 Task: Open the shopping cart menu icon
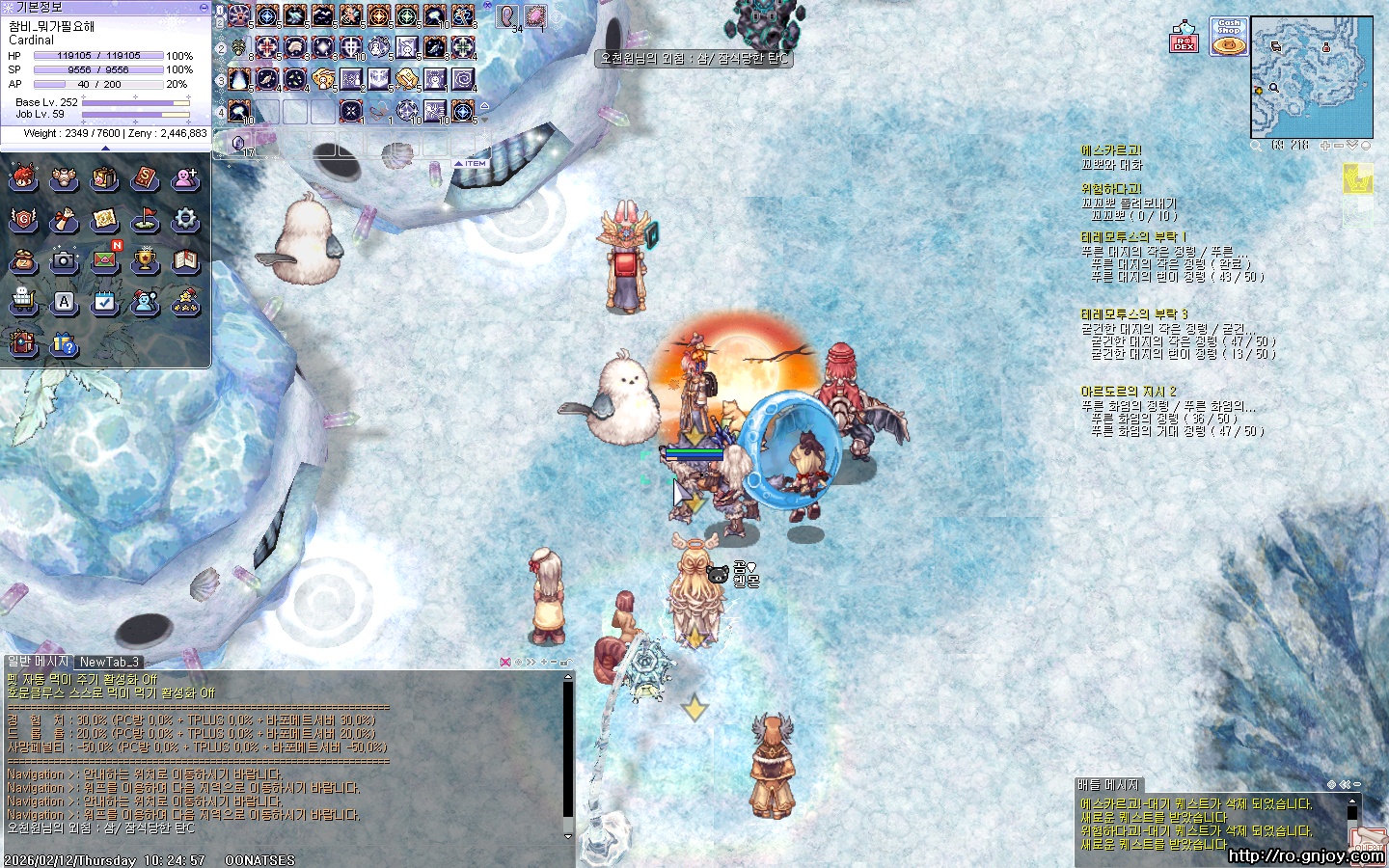click(x=23, y=302)
